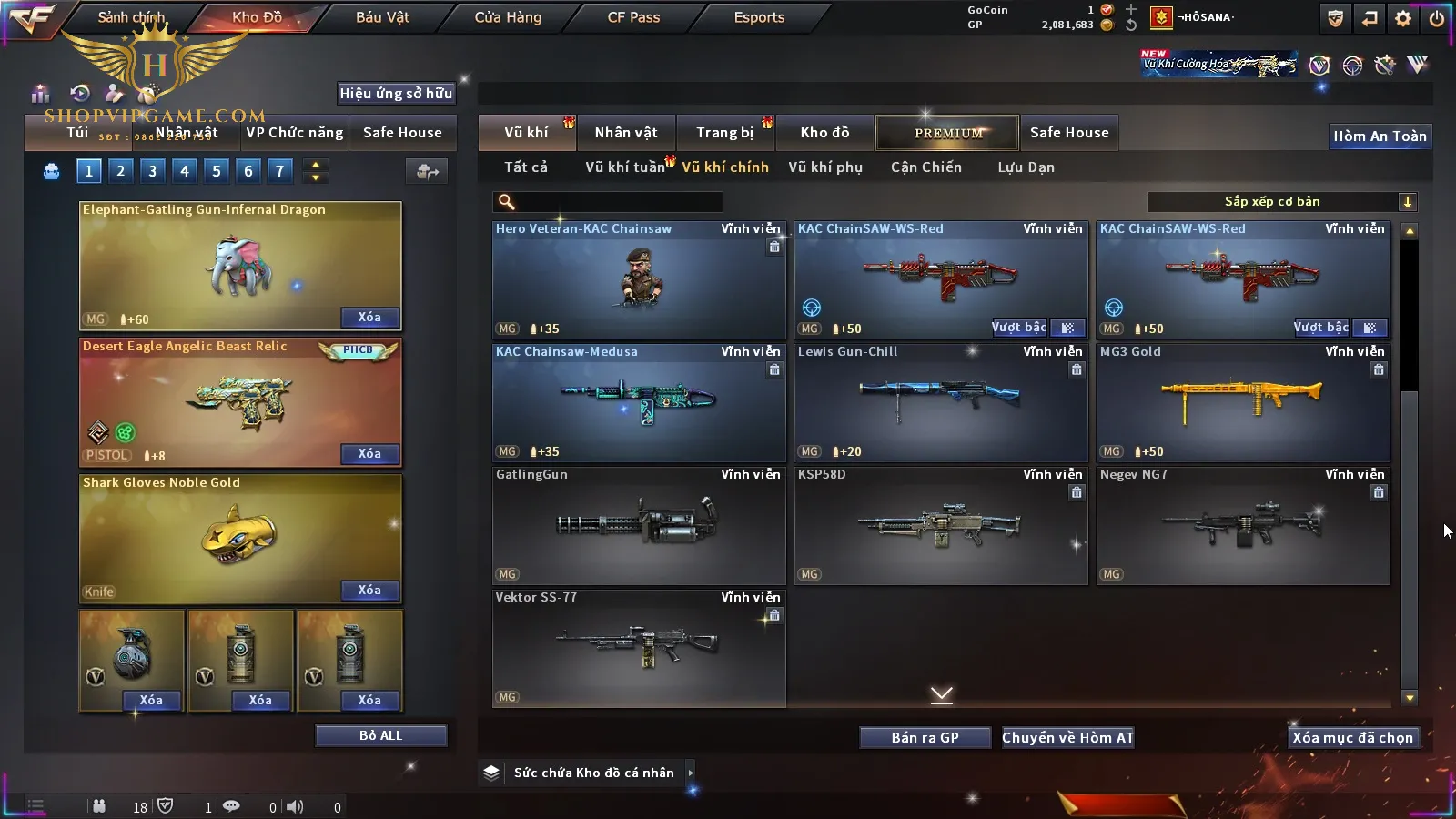Select the PREMIUM tab

pos(948,133)
